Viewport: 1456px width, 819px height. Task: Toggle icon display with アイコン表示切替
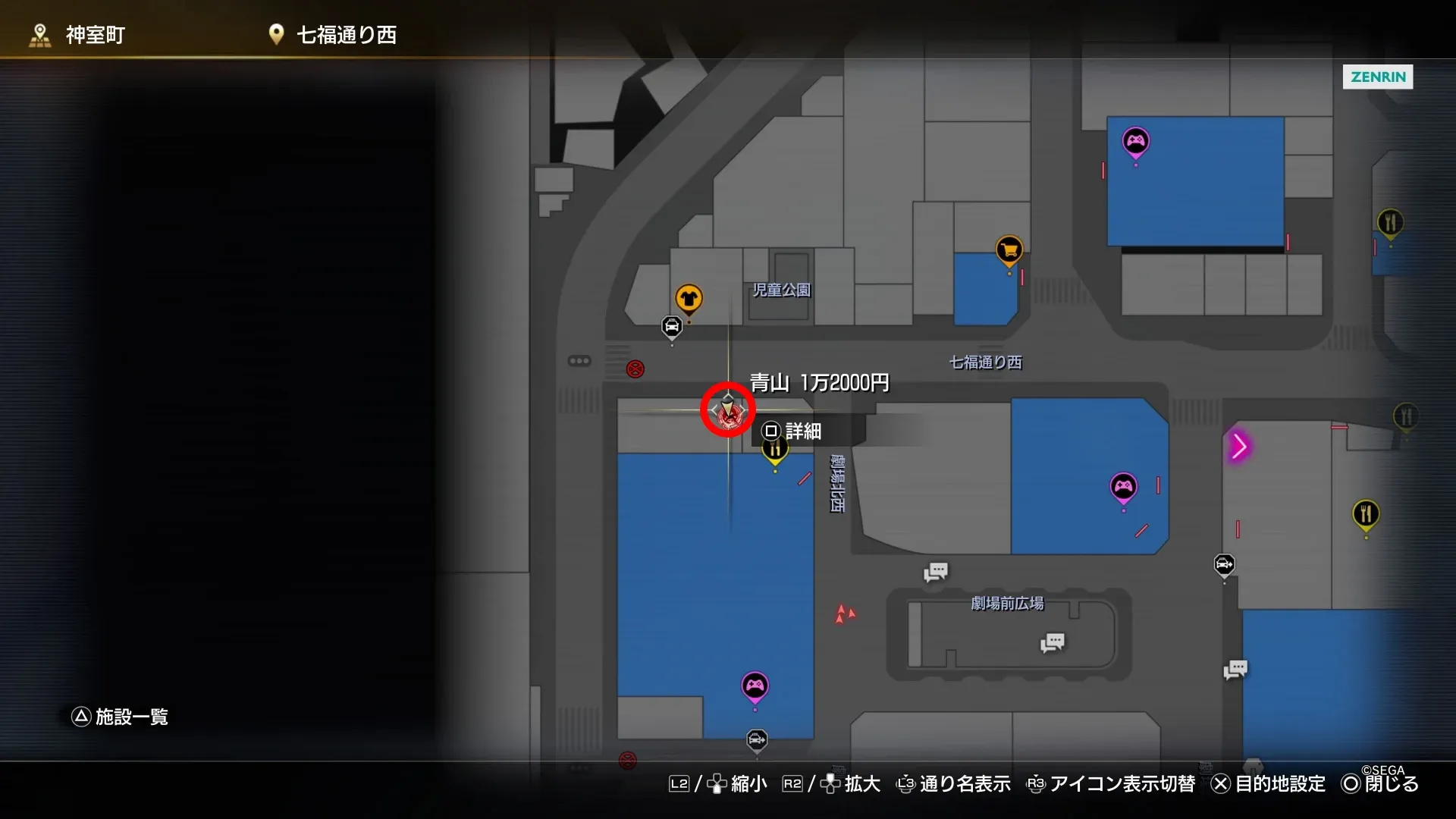click(1121, 785)
